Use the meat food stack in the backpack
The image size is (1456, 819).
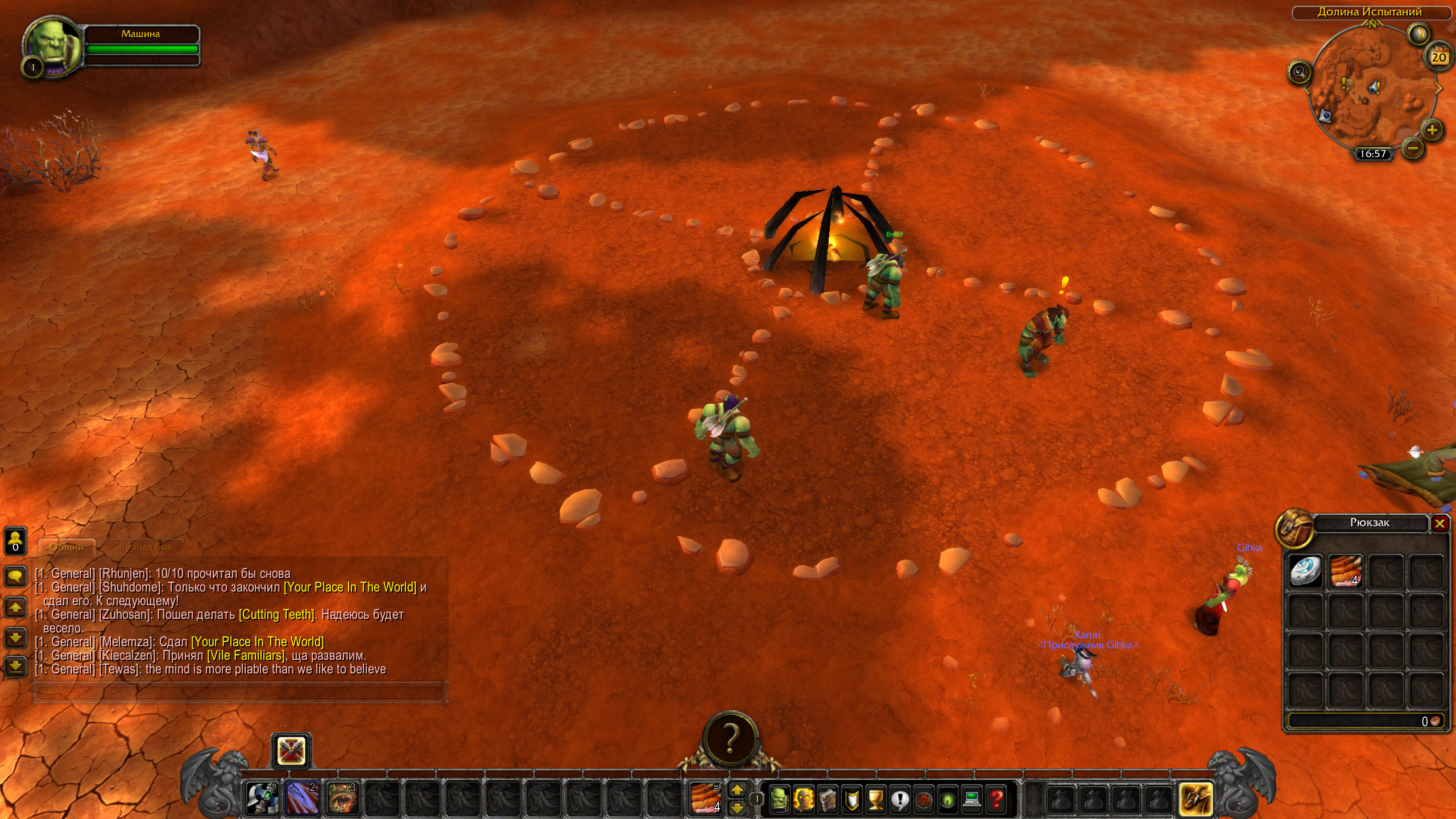point(1346,571)
